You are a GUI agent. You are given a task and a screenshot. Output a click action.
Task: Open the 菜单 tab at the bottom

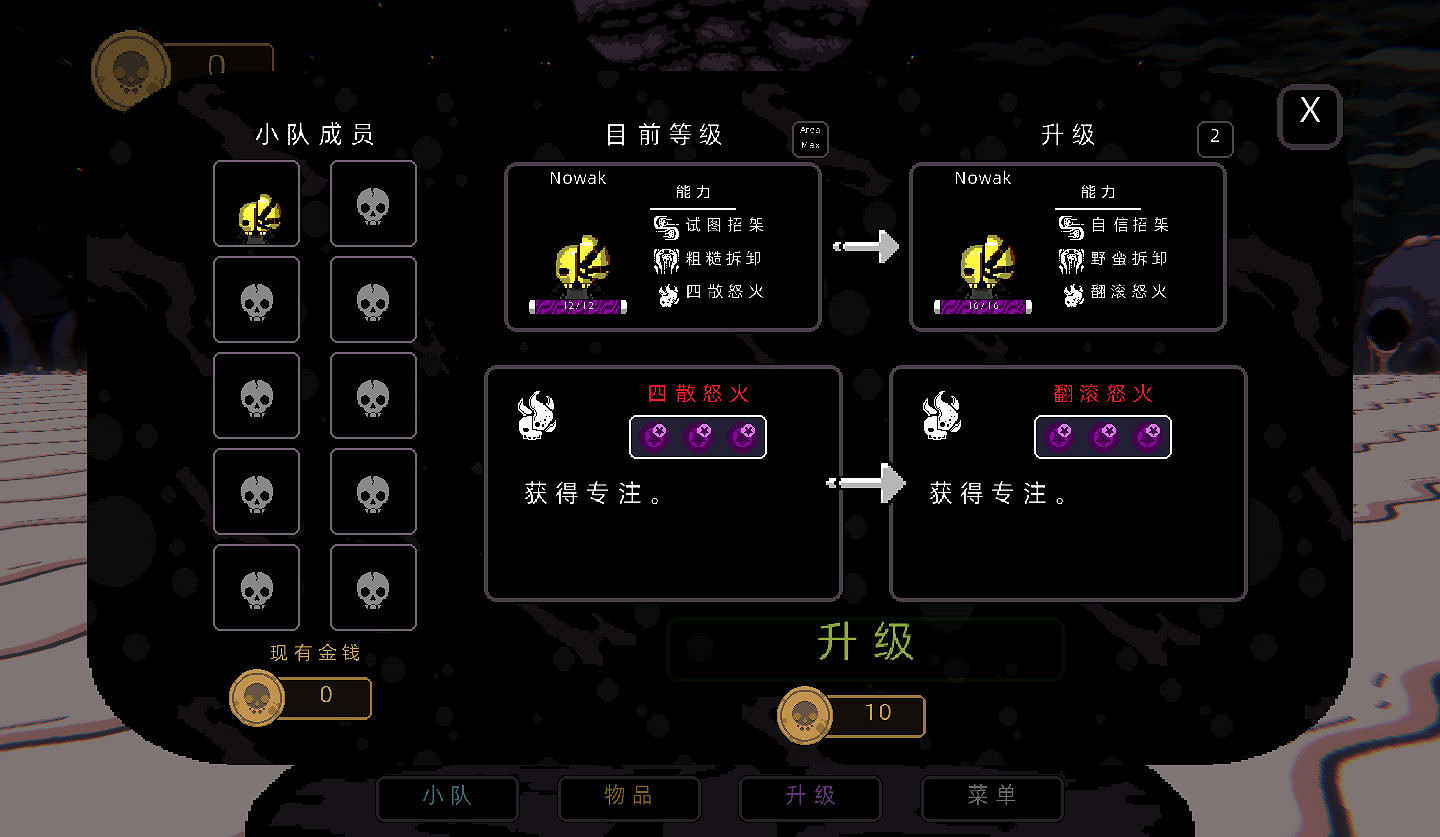tap(991, 798)
